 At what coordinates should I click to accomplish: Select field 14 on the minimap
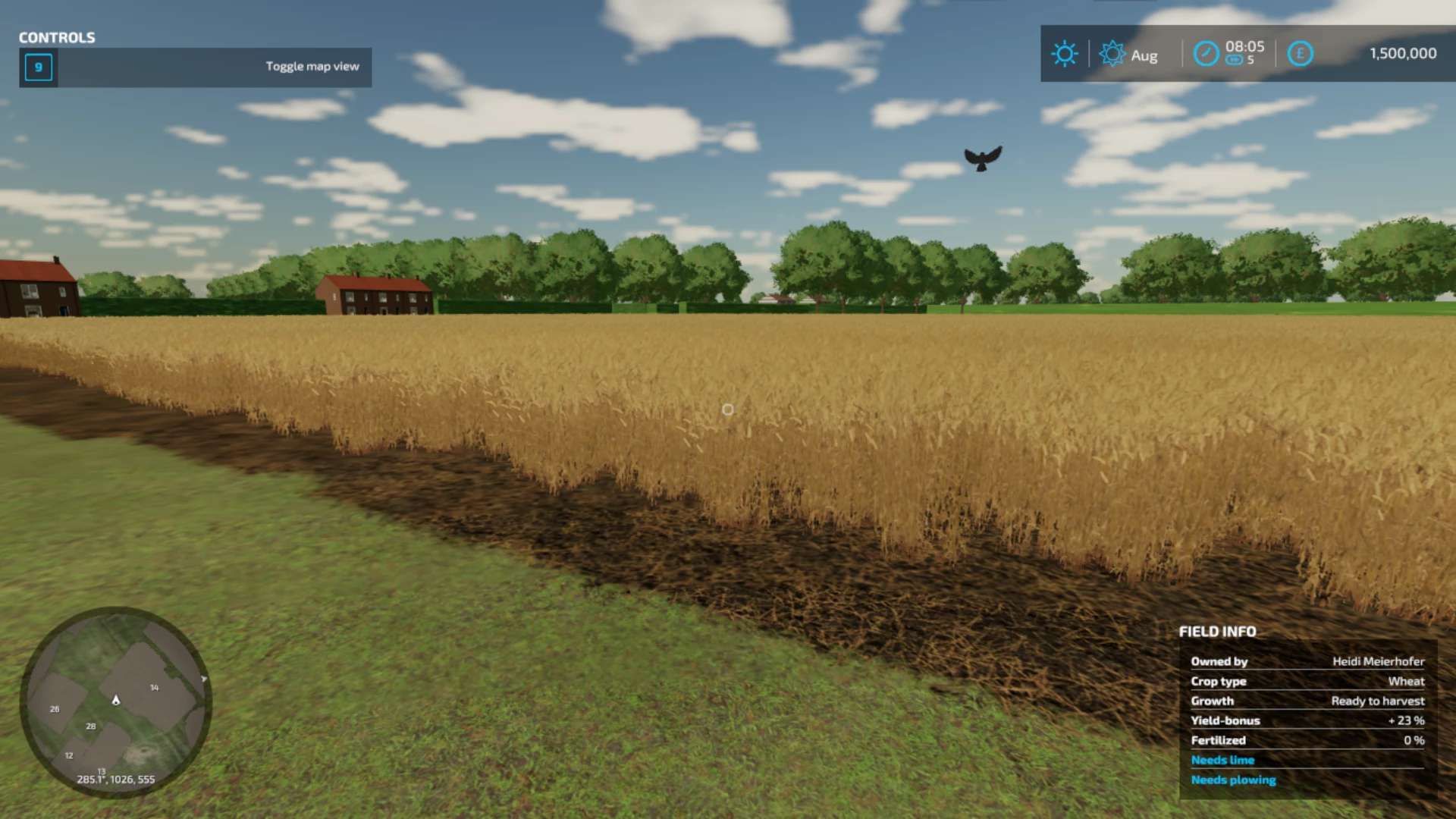(154, 688)
